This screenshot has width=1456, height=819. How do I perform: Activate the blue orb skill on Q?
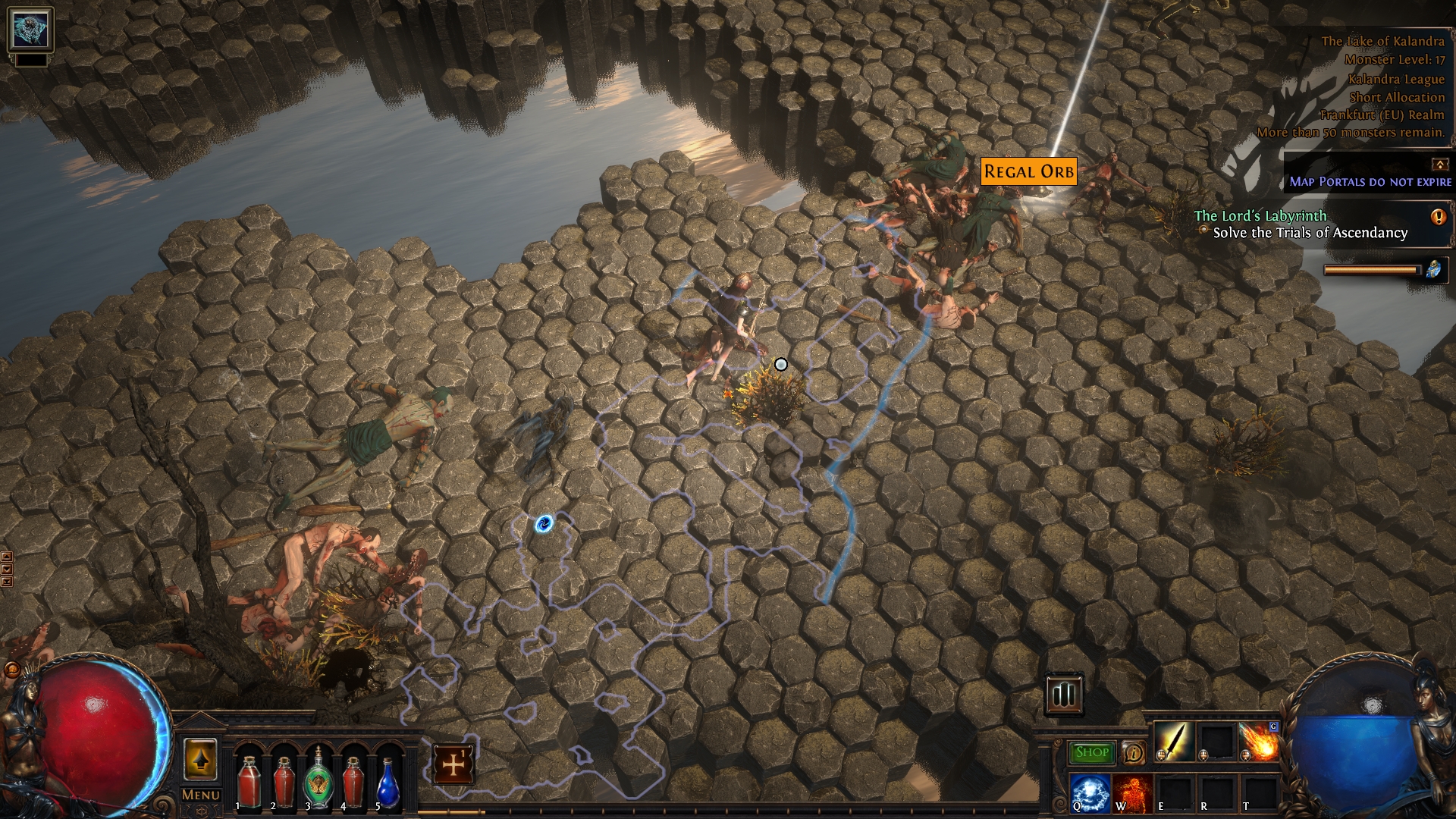1090,792
